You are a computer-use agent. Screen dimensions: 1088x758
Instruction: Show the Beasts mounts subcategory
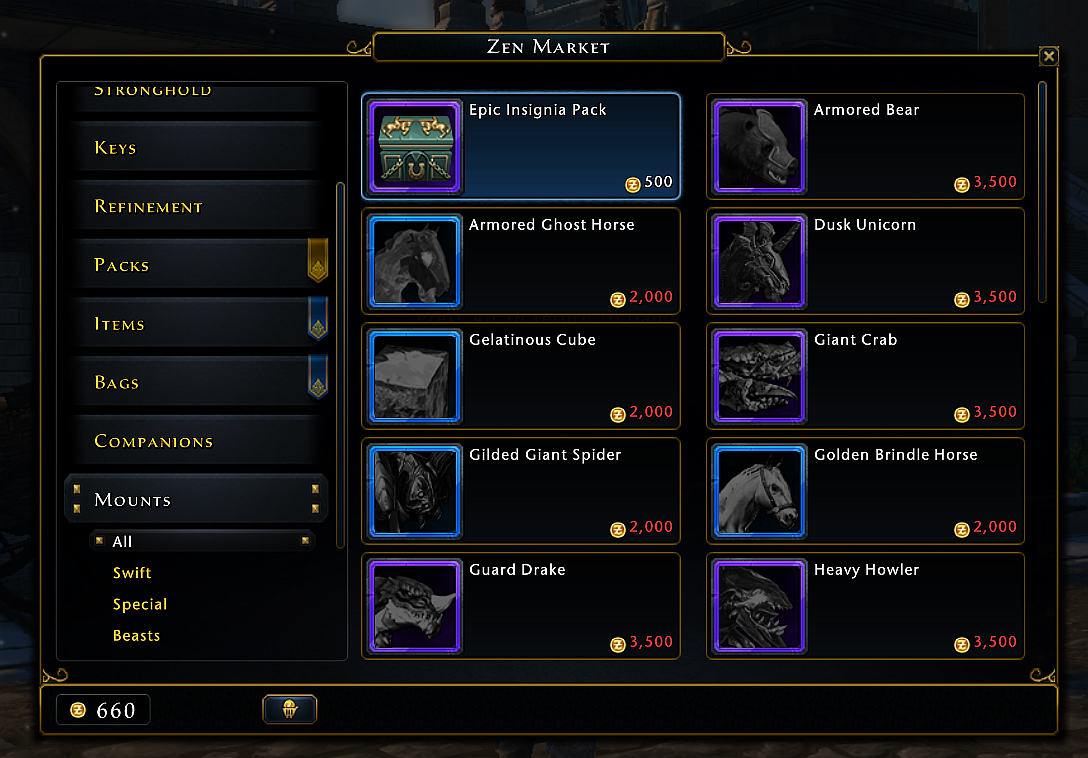point(137,636)
